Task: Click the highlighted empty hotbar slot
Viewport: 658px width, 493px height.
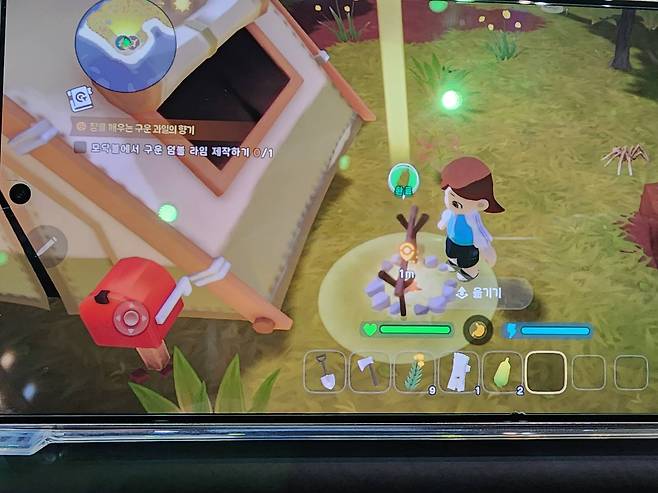Action: [547, 372]
